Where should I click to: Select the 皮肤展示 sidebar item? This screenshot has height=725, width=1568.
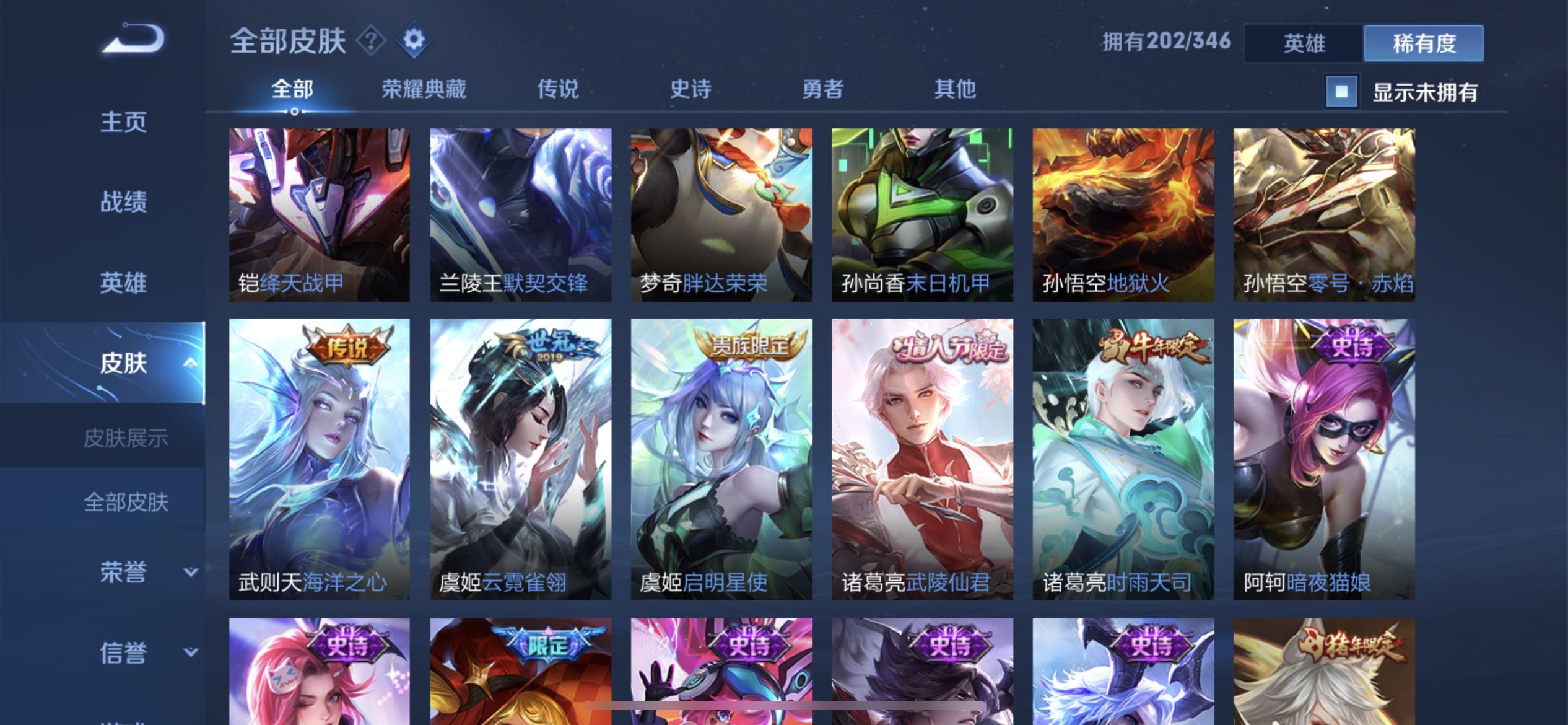[x=126, y=437]
